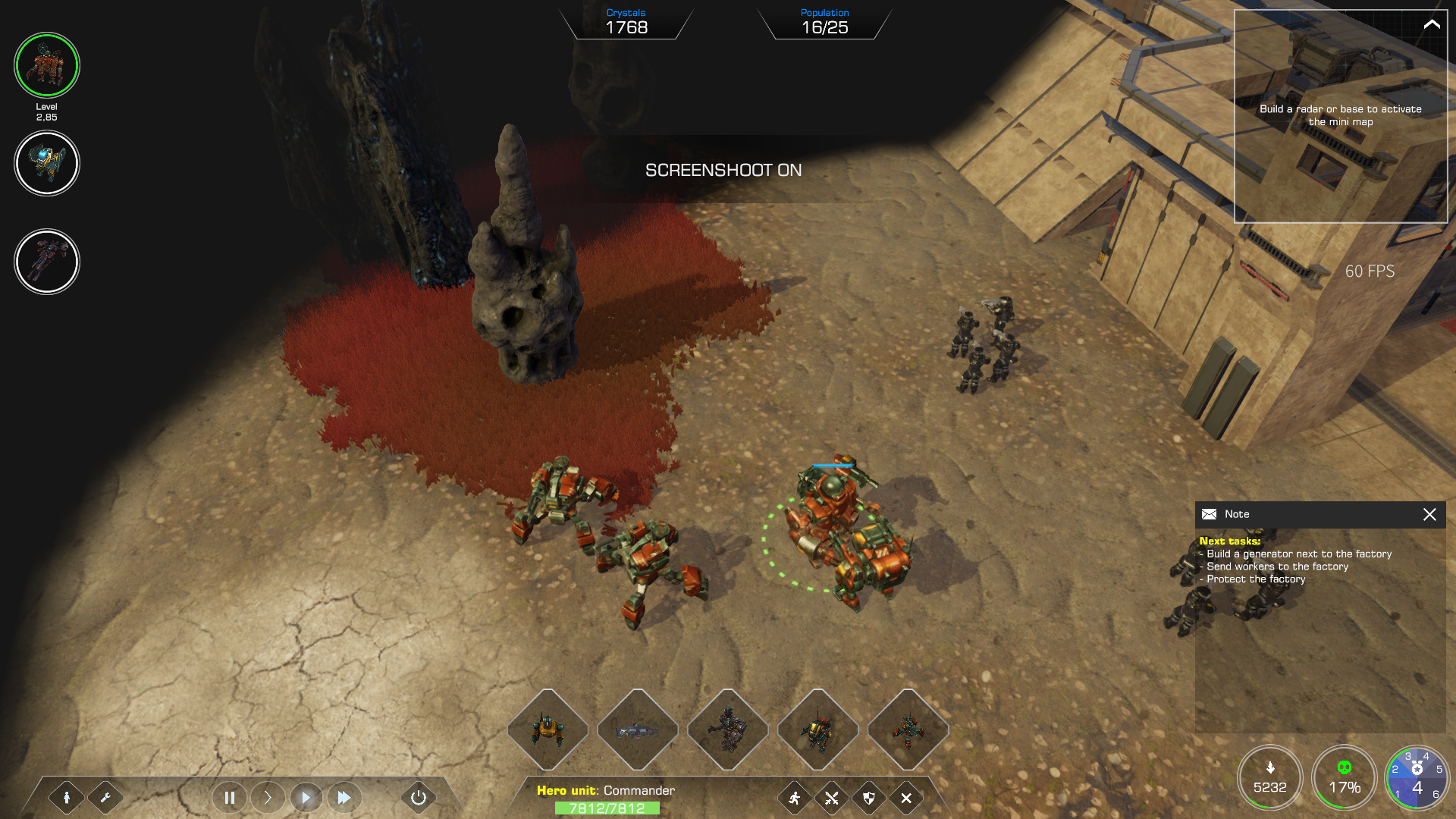Switch to fast-forward speed
Viewport: 1456px width, 819px height.
344,798
